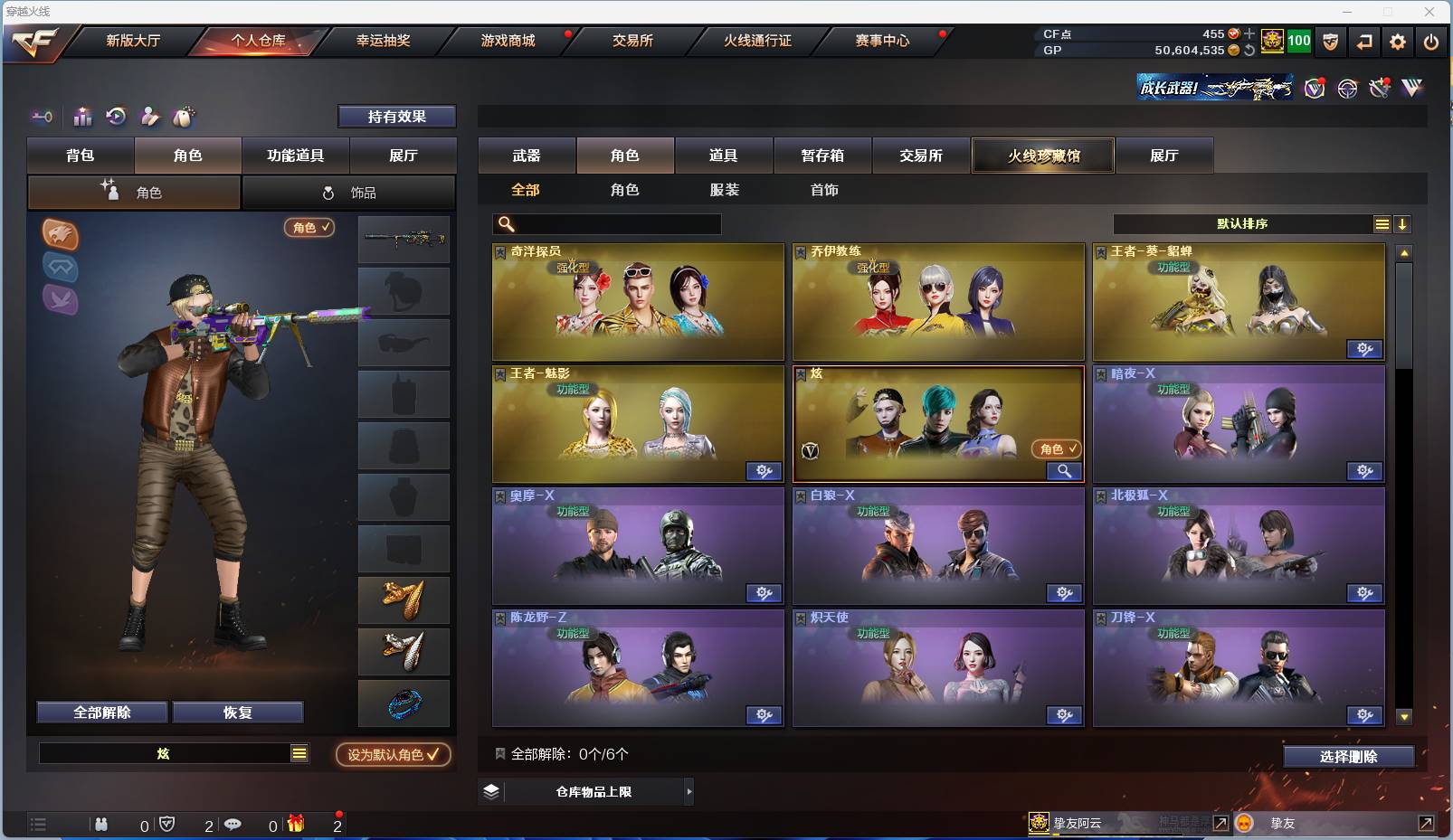Click the chat message icon in bottom bar
This screenshot has height=840, width=1453.
tap(233, 824)
